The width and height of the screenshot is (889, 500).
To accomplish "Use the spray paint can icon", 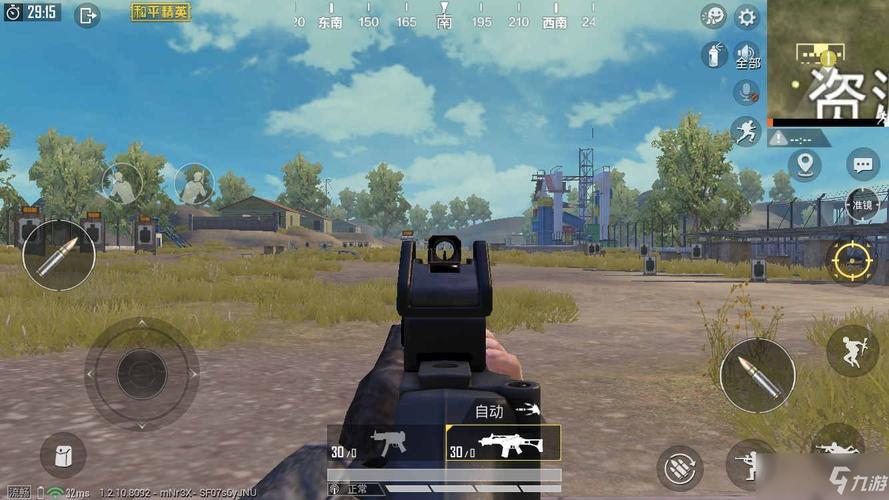I will click(x=715, y=54).
